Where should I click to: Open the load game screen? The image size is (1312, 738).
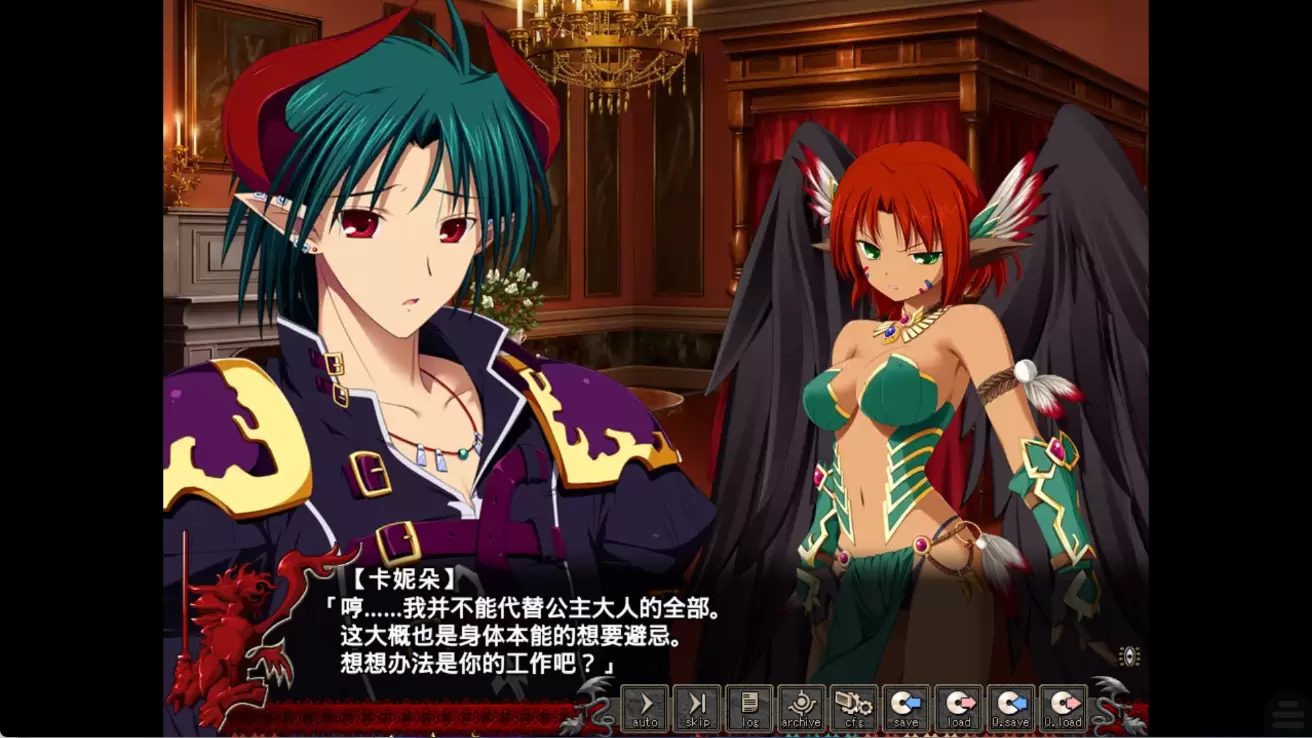(x=958, y=708)
